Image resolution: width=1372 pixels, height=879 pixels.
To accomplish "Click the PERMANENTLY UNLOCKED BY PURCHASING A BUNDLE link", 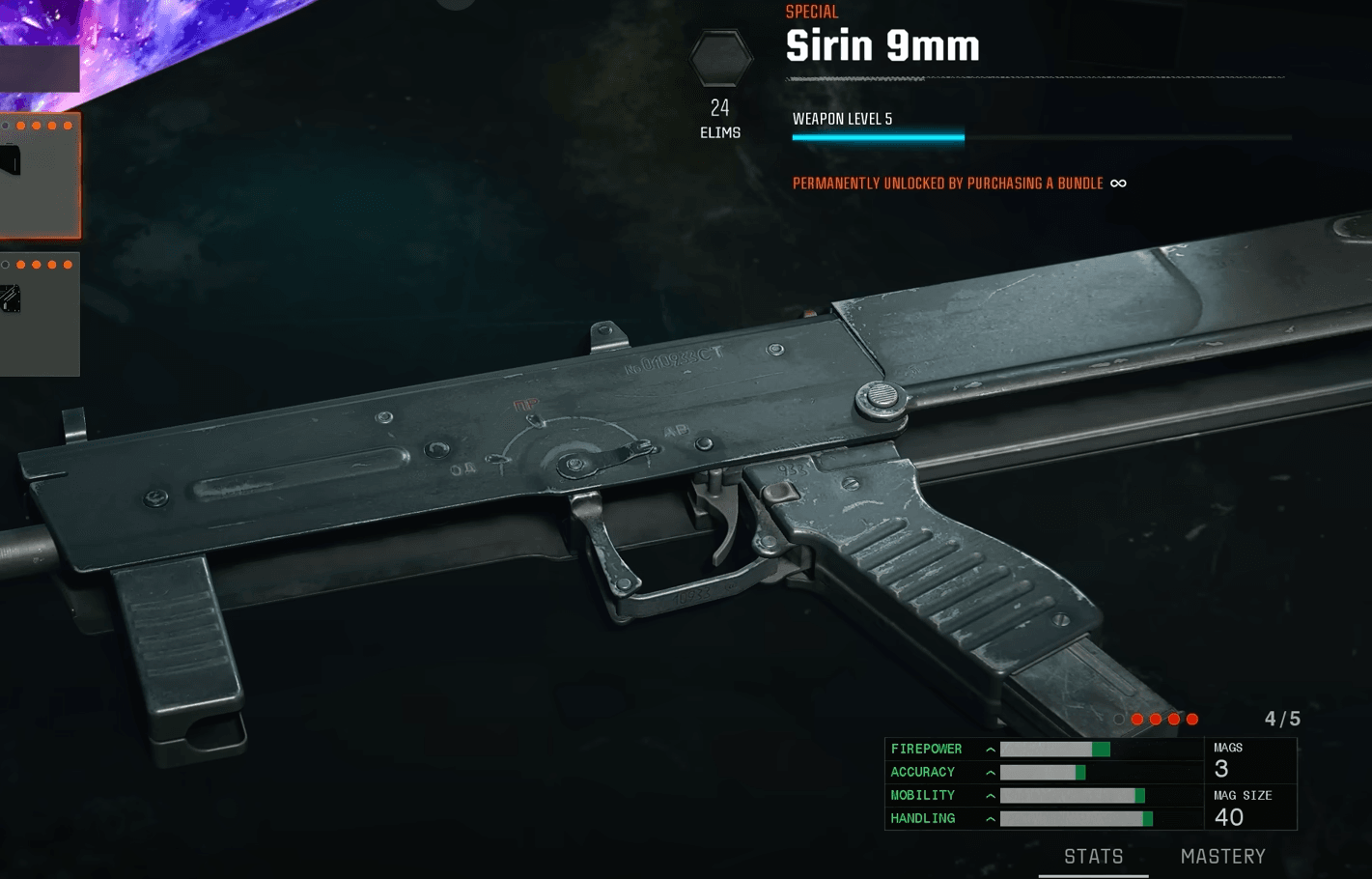I will [947, 183].
